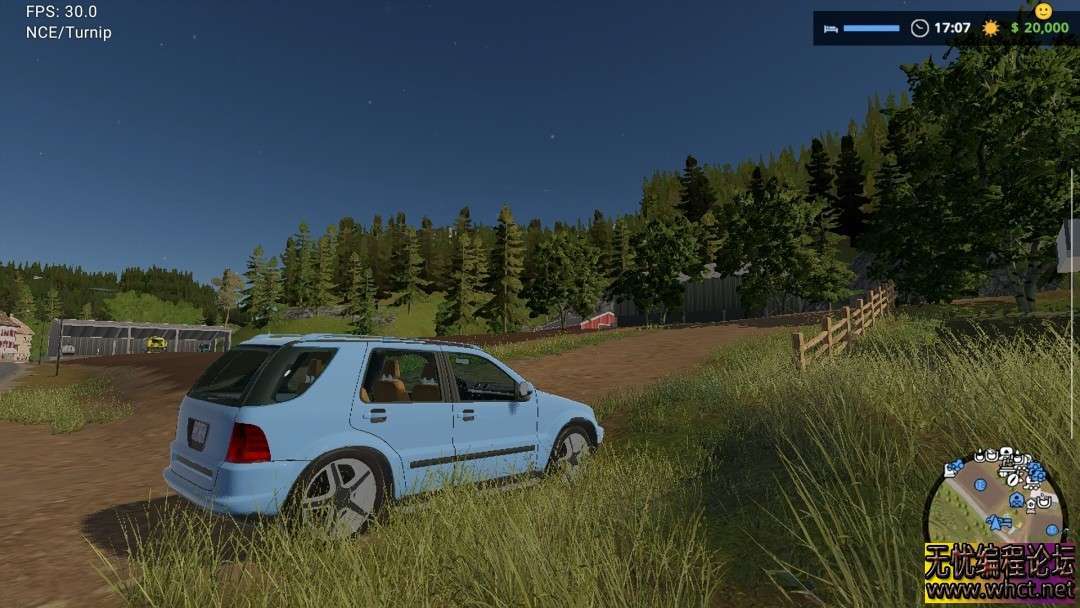Click the sun weather icon
This screenshot has width=1080, height=608.
click(x=990, y=28)
